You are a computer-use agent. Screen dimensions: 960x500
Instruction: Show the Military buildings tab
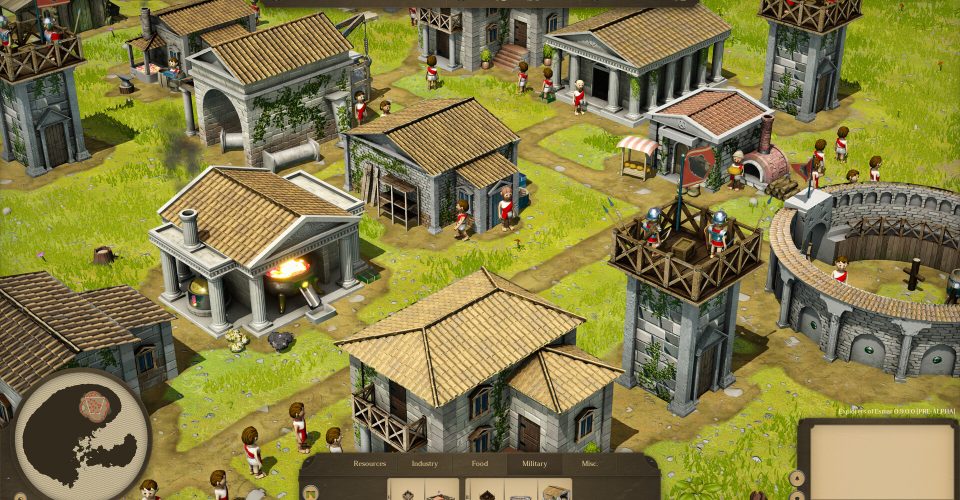534,464
